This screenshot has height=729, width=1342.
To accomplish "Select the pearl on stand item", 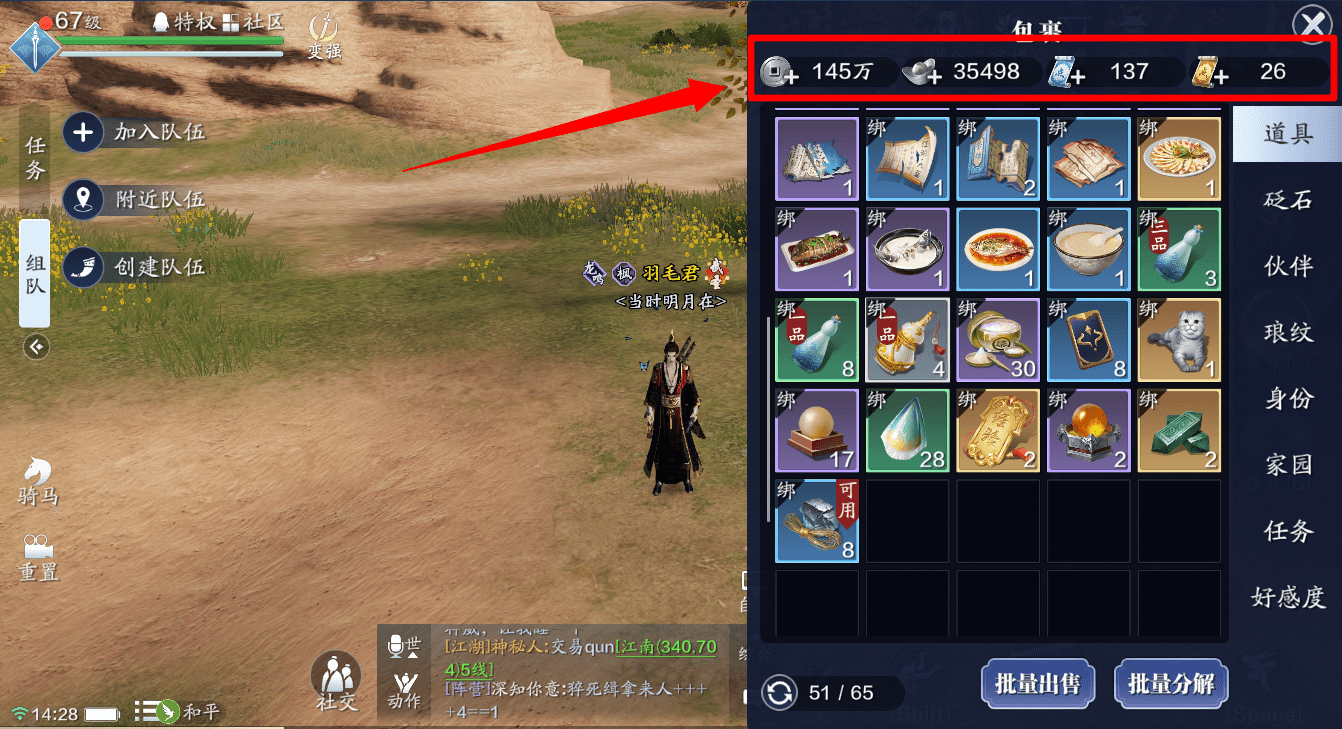I will (816, 430).
